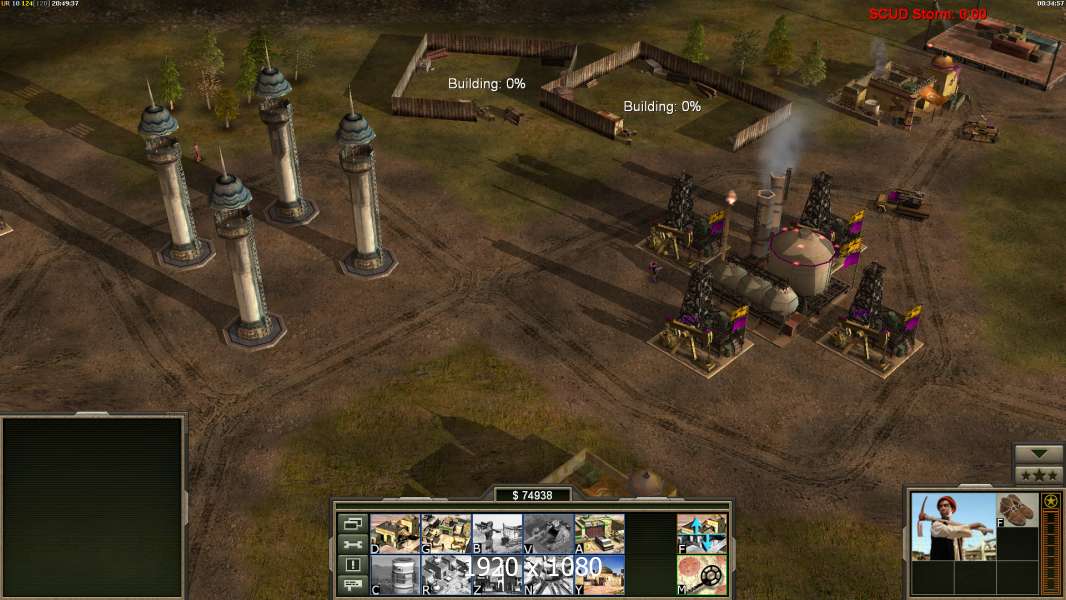The width and height of the screenshot is (1066, 600).
Task: Click the exclamation mark button
Action: [352, 565]
